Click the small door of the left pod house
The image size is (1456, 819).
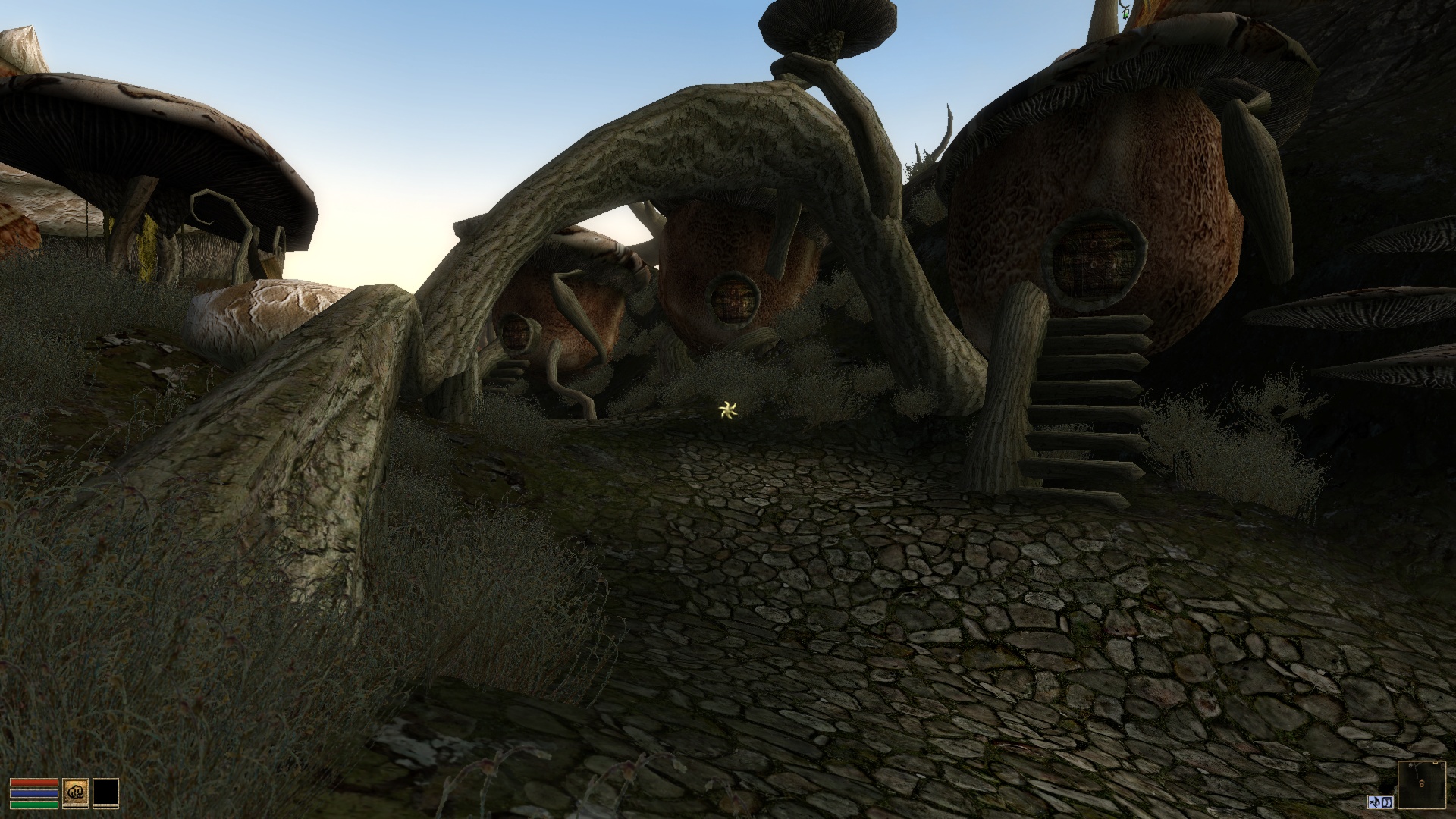[516, 334]
